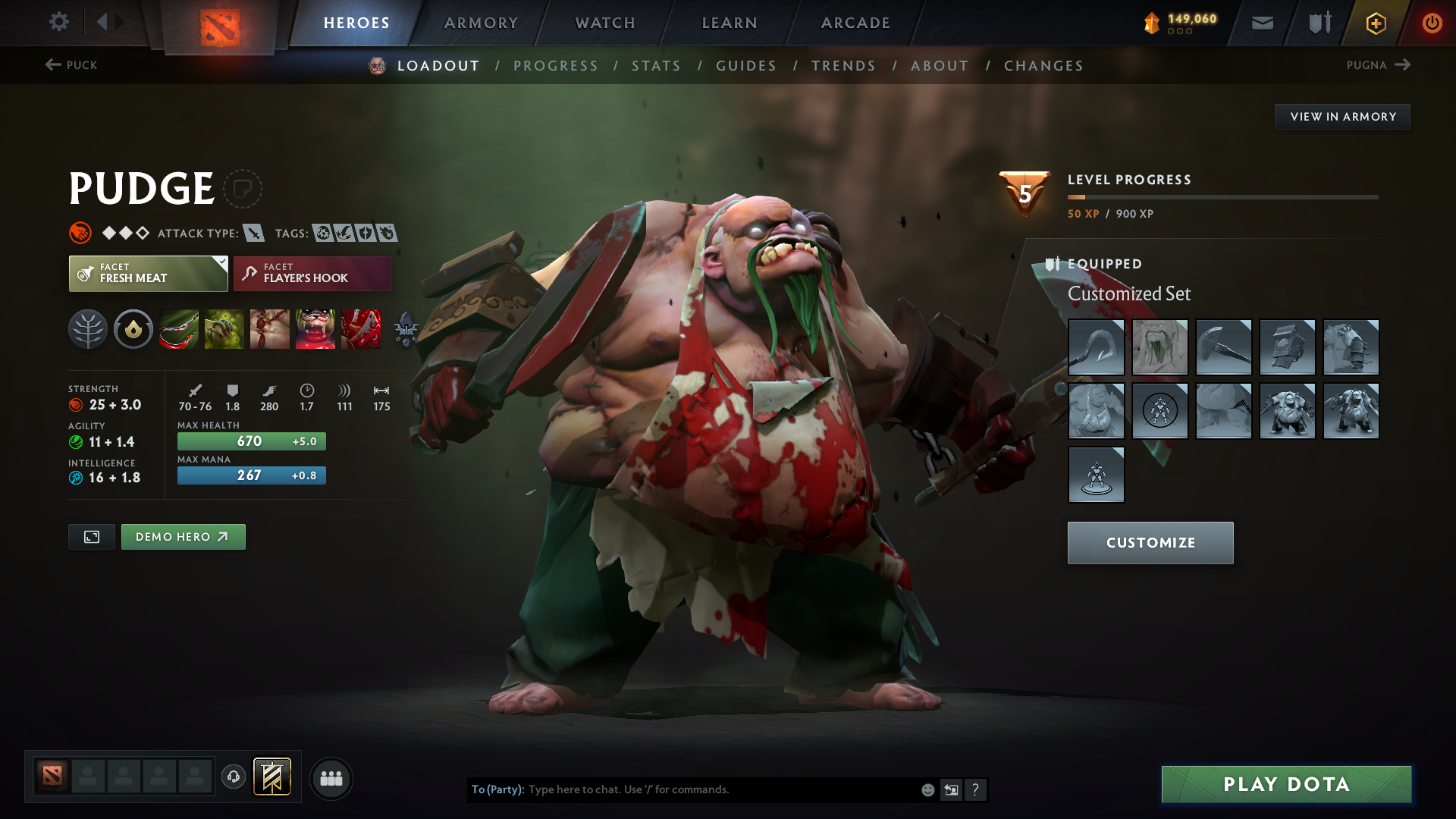The height and width of the screenshot is (819, 1456).
Task: Expand the Fresh Meat facet dropdown chevron
Action: coord(221,262)
